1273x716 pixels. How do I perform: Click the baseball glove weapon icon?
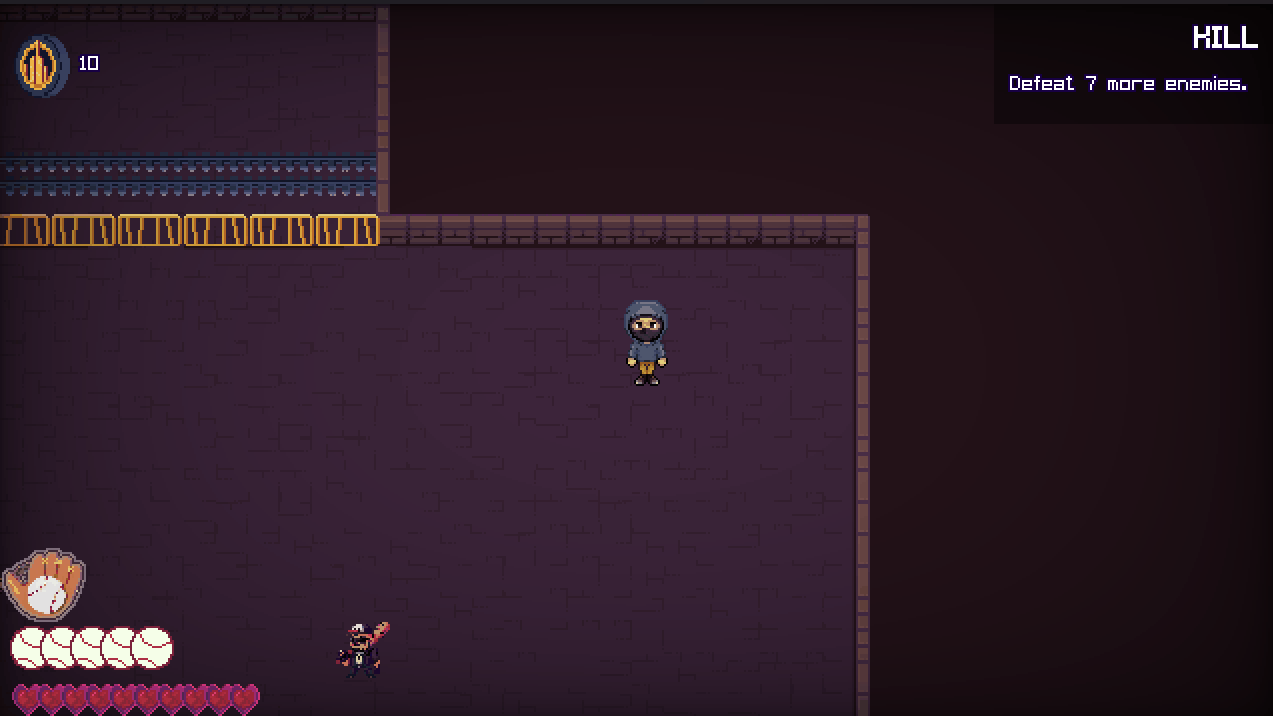click(45, 585)
